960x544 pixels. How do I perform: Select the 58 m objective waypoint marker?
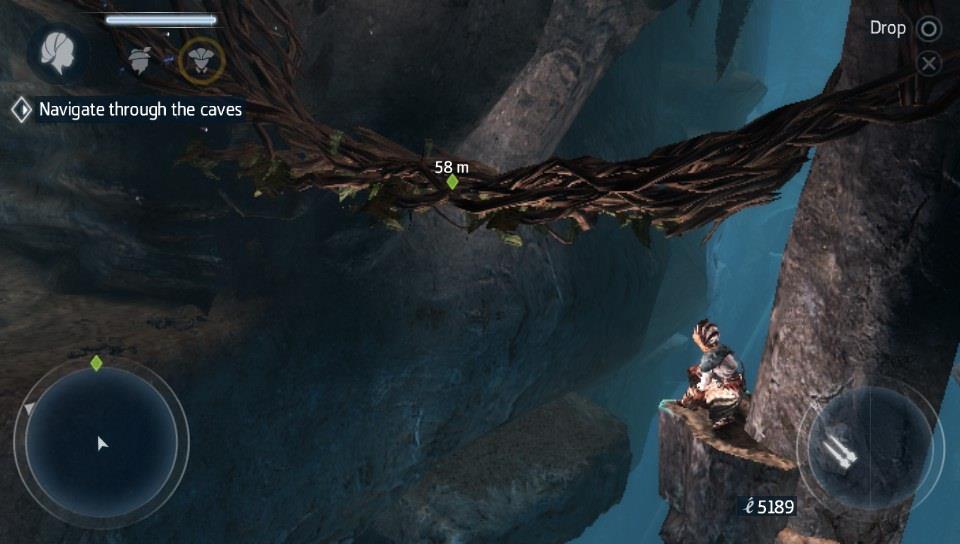point(452,182)
